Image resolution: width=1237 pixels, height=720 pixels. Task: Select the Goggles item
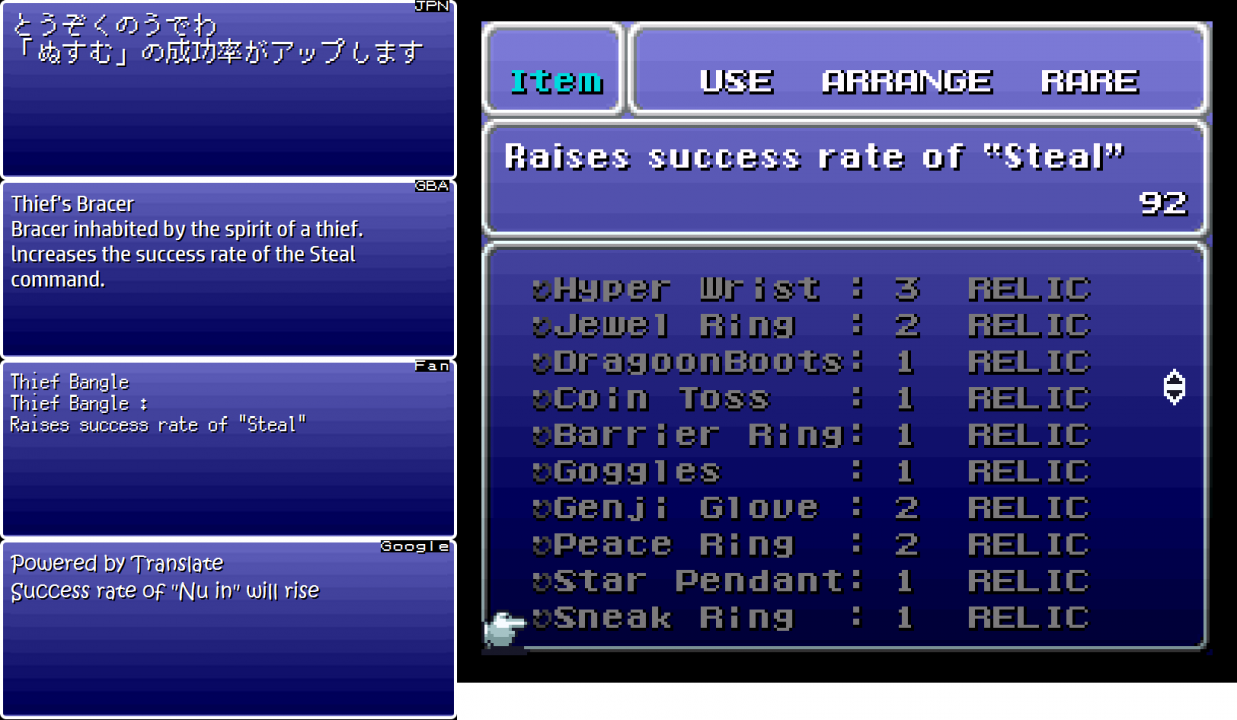636,471
